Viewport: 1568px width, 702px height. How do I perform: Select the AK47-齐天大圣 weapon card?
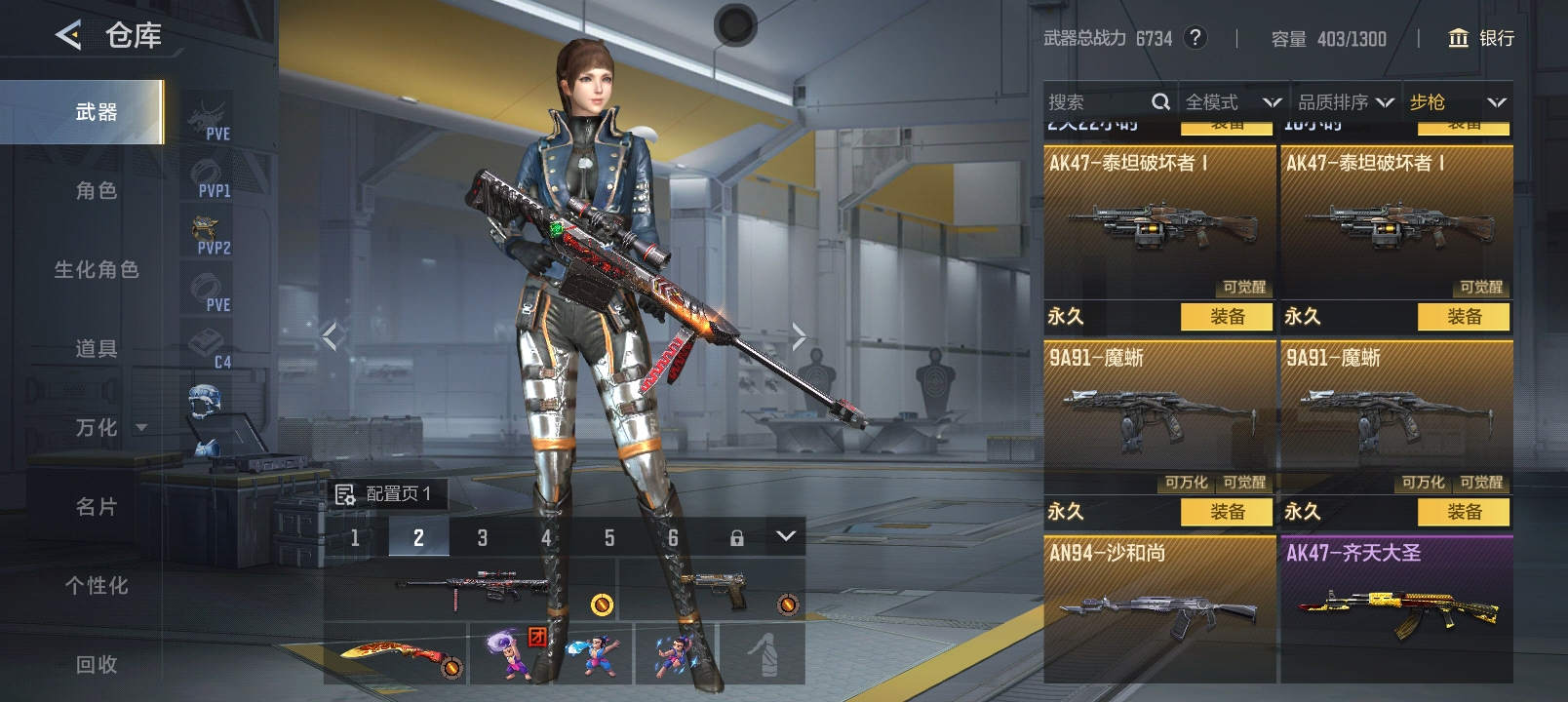pyautogui.click(x=1396, y=608)
